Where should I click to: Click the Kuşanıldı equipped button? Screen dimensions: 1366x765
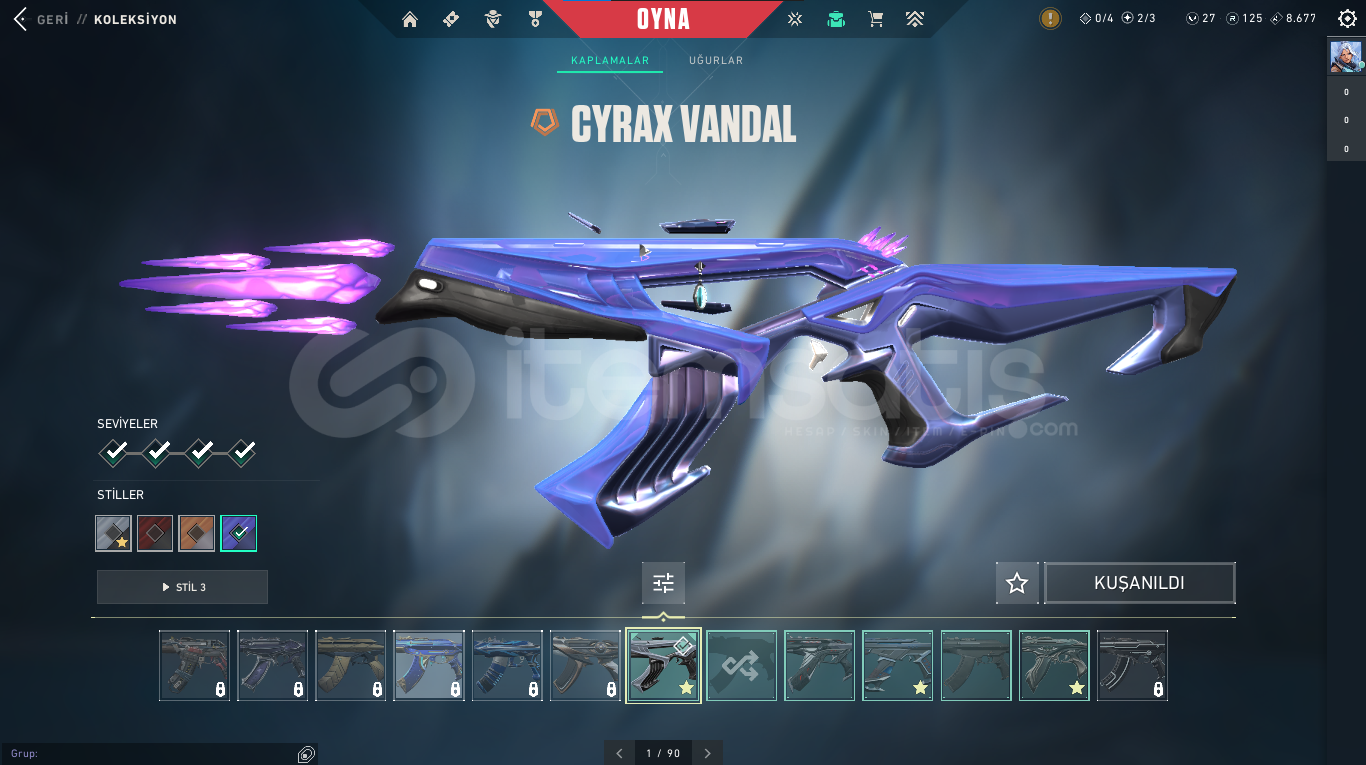(1139, 583)
